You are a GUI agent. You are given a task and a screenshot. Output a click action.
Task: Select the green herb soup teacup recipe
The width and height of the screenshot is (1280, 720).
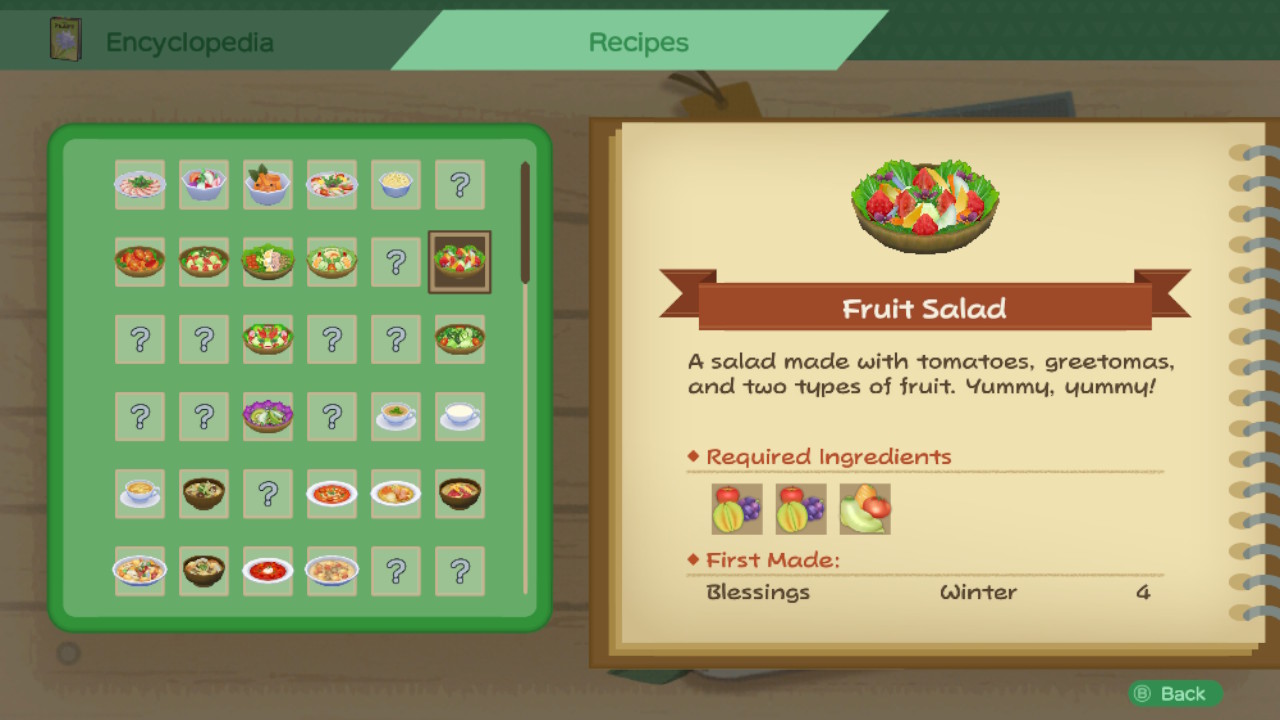396,416
